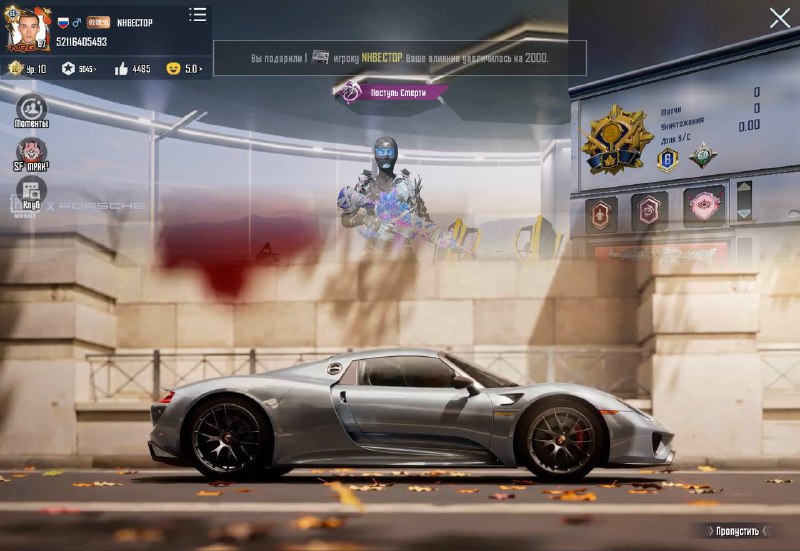Click the up arrow beside the achievement badges
Viewport: 800px width, 551px height.
click(x=744, y=189)
